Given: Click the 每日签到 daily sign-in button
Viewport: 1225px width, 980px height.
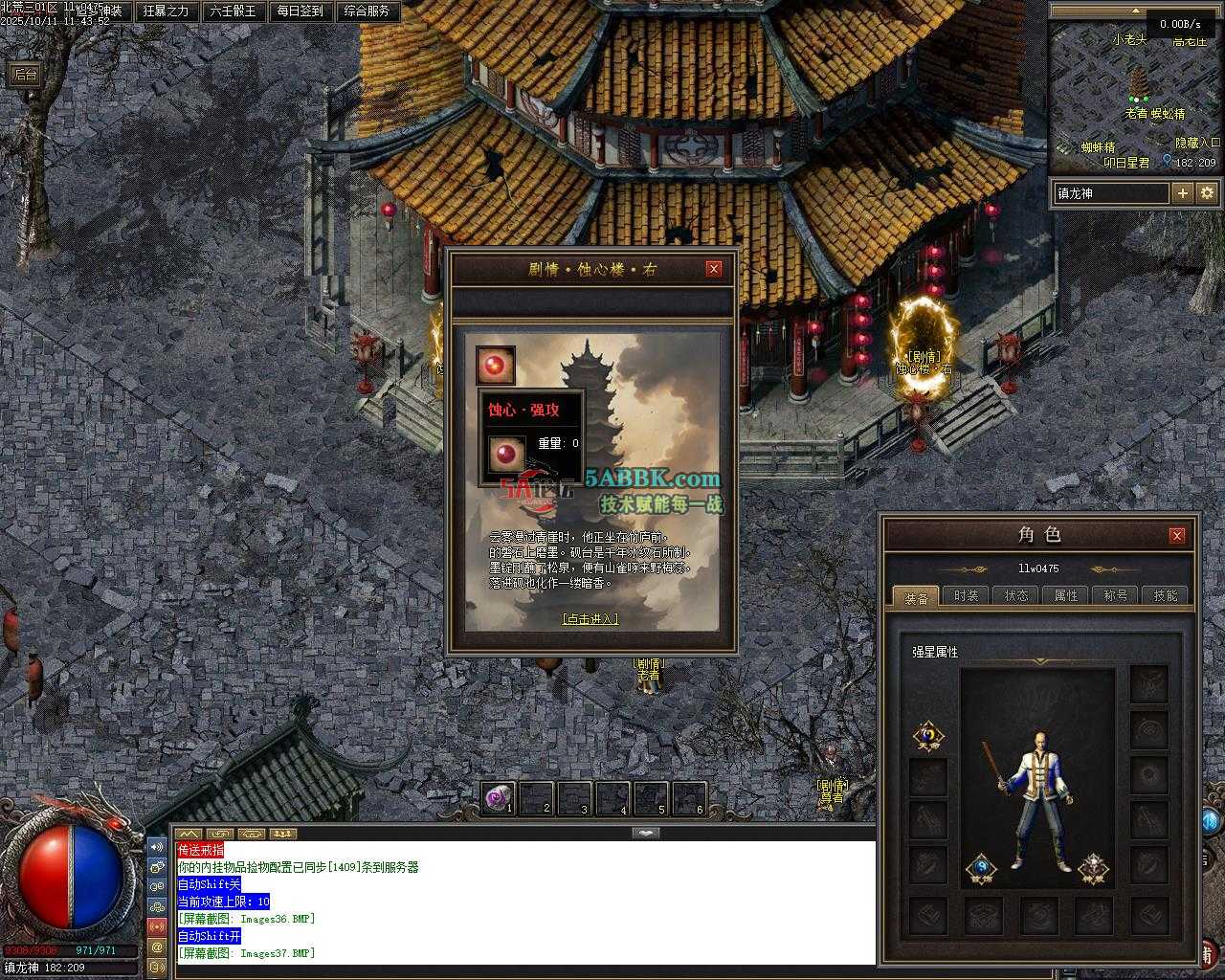Looking at the screenshot, I should [300, 11].
